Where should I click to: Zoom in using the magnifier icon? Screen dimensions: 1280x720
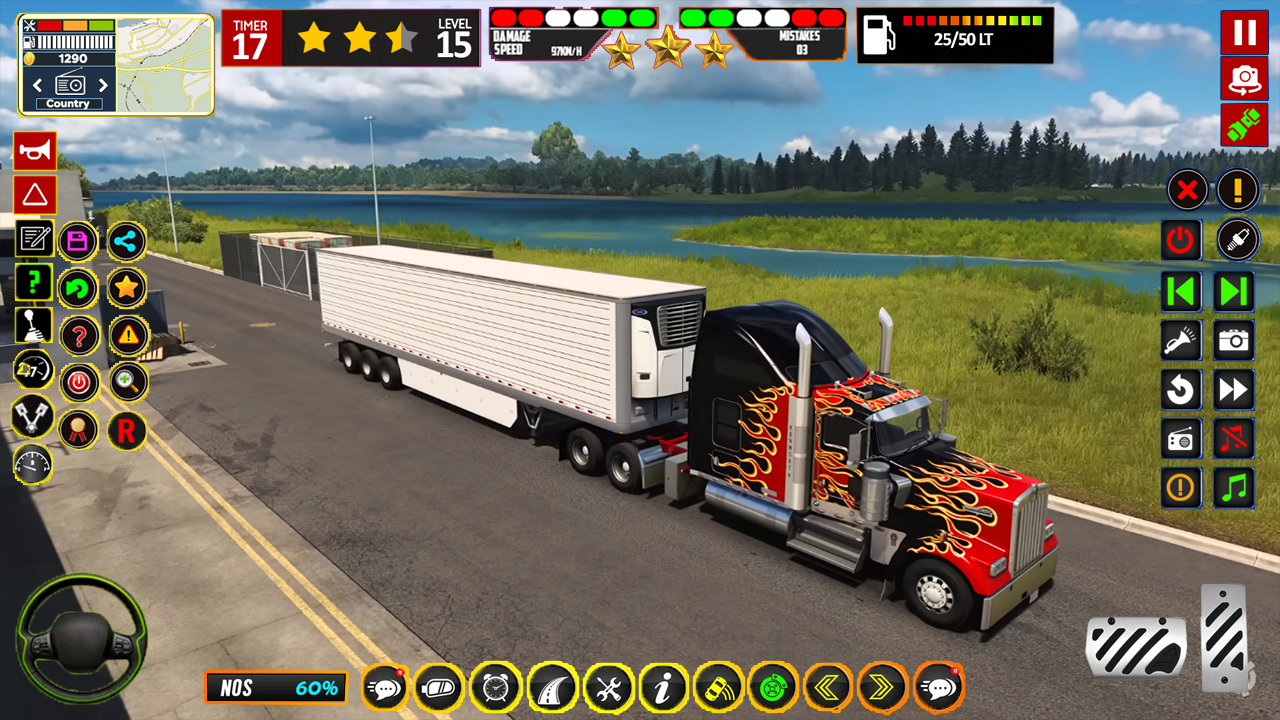click(127, 383)
